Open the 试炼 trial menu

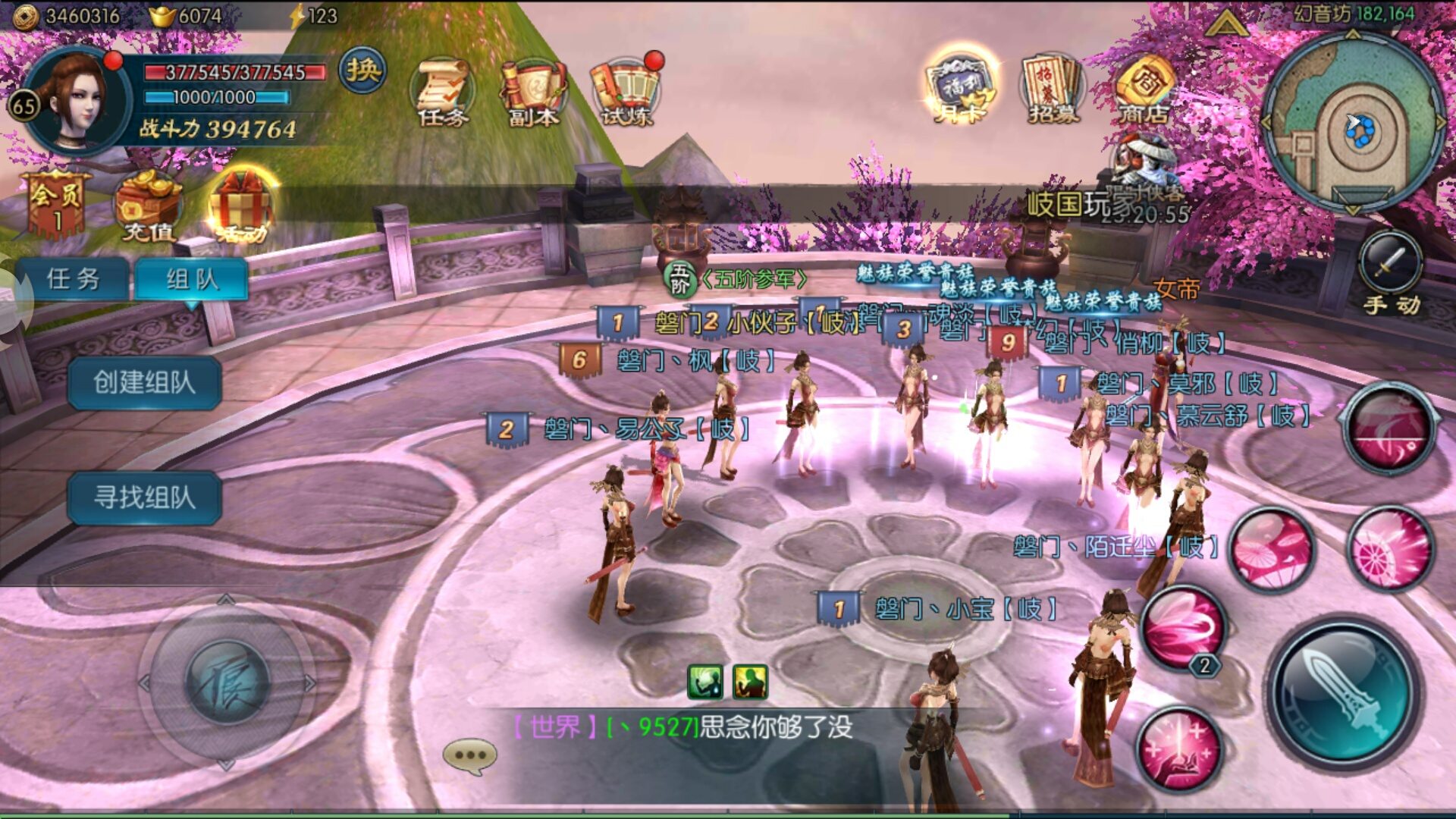[x=626, y=93]
